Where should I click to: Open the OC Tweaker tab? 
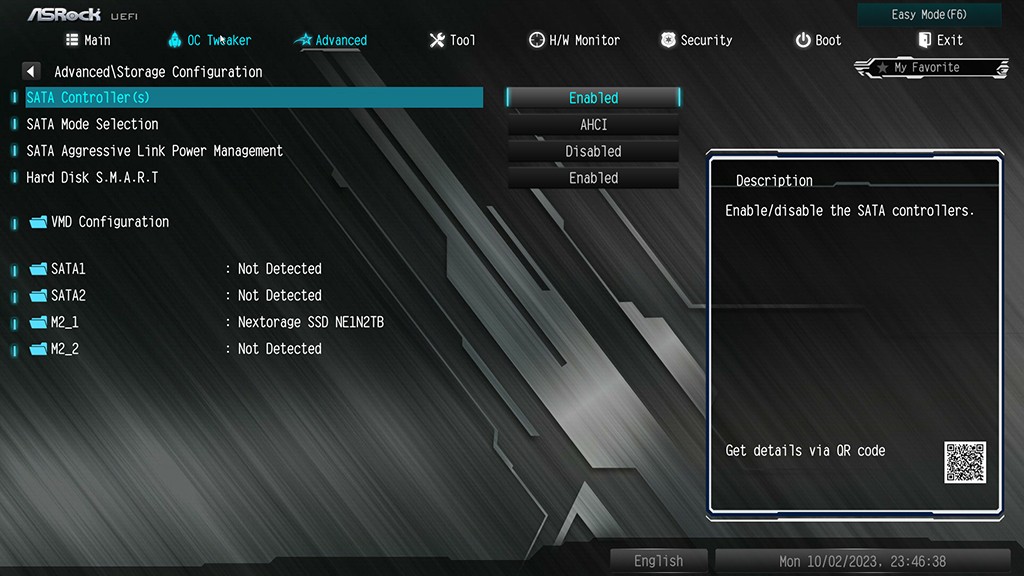pos(209,40)
